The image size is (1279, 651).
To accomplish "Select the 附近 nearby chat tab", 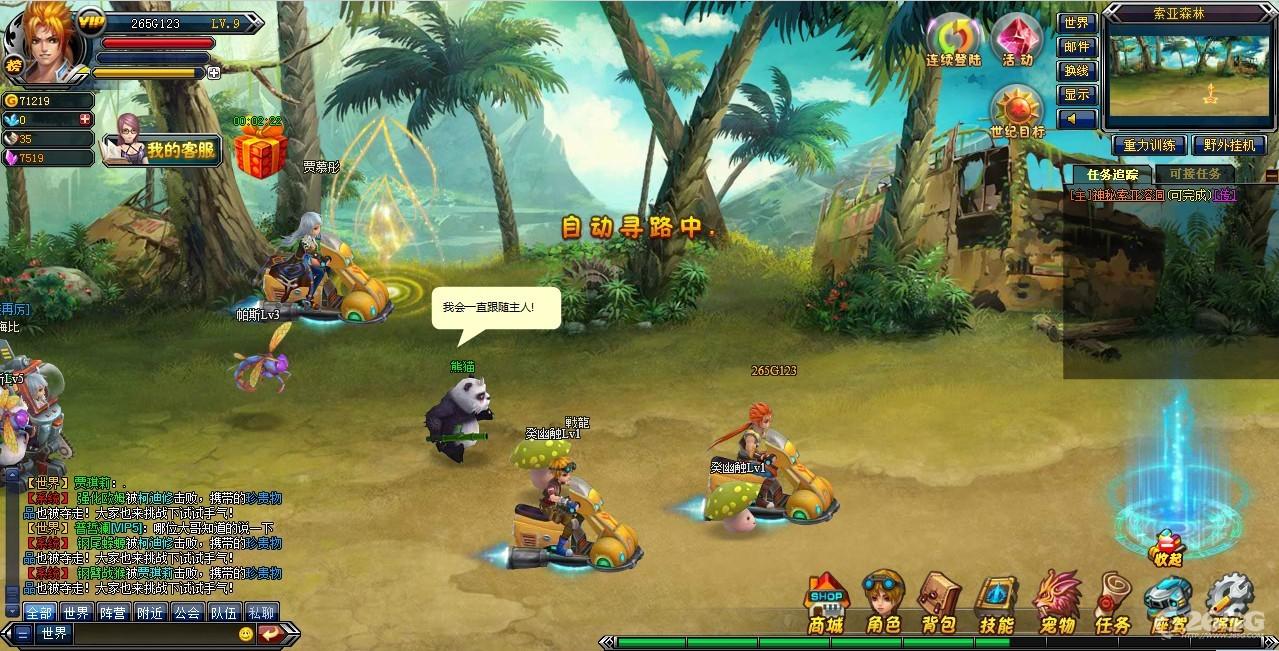I will 151,612.
